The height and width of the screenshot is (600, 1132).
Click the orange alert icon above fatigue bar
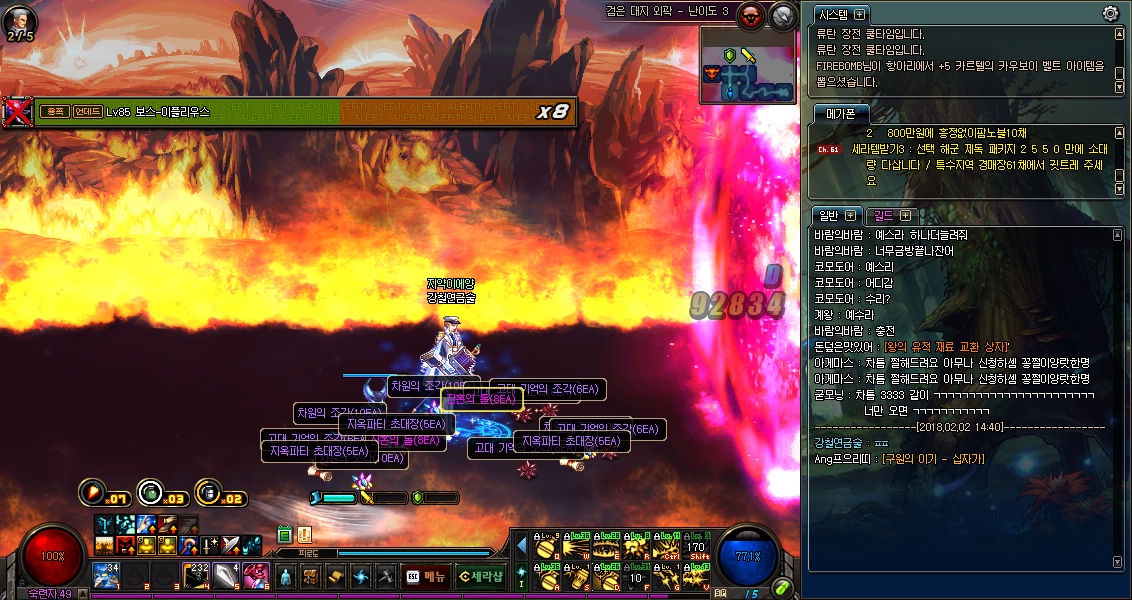305,535
